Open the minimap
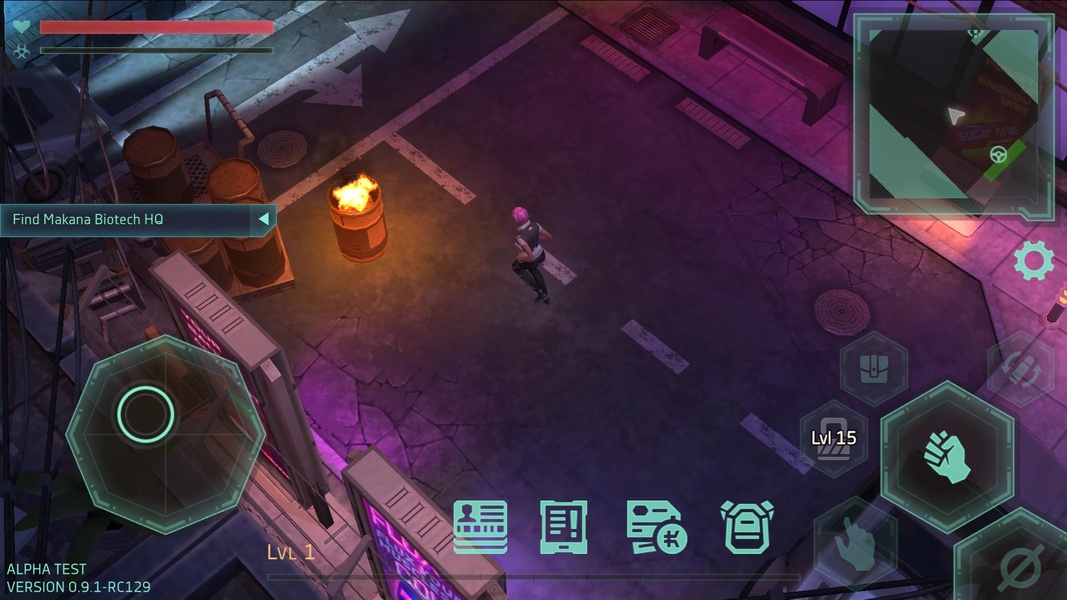The image size is (1067, 600). (x=953, y=115)
